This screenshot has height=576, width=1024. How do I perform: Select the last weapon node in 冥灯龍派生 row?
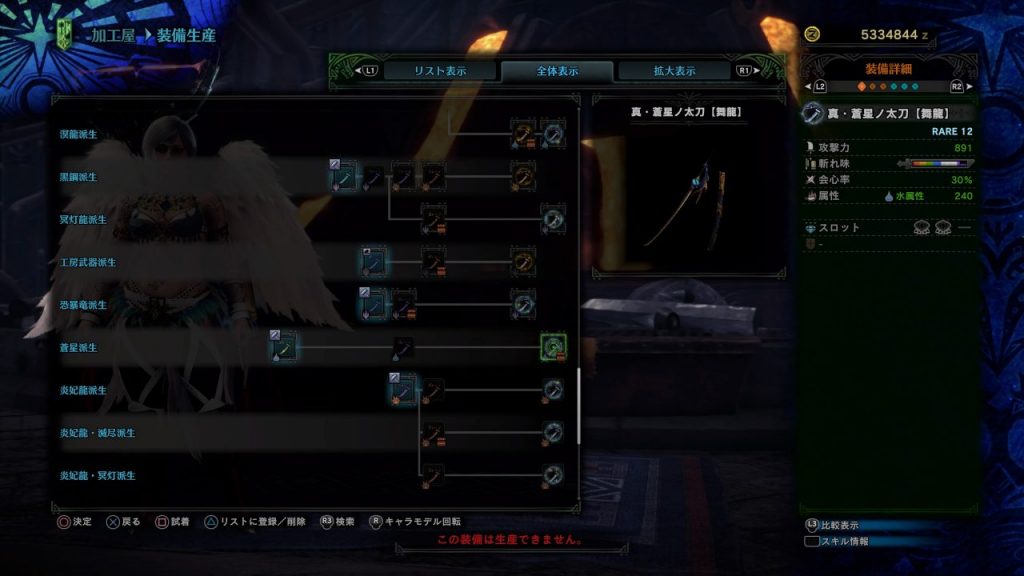(554, 218)
